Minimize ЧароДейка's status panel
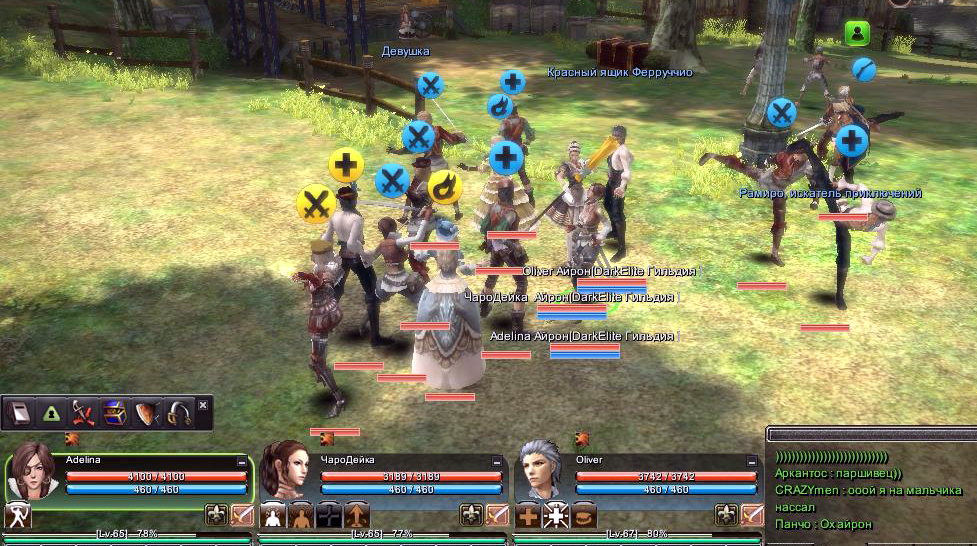 [x=497, y=462]
